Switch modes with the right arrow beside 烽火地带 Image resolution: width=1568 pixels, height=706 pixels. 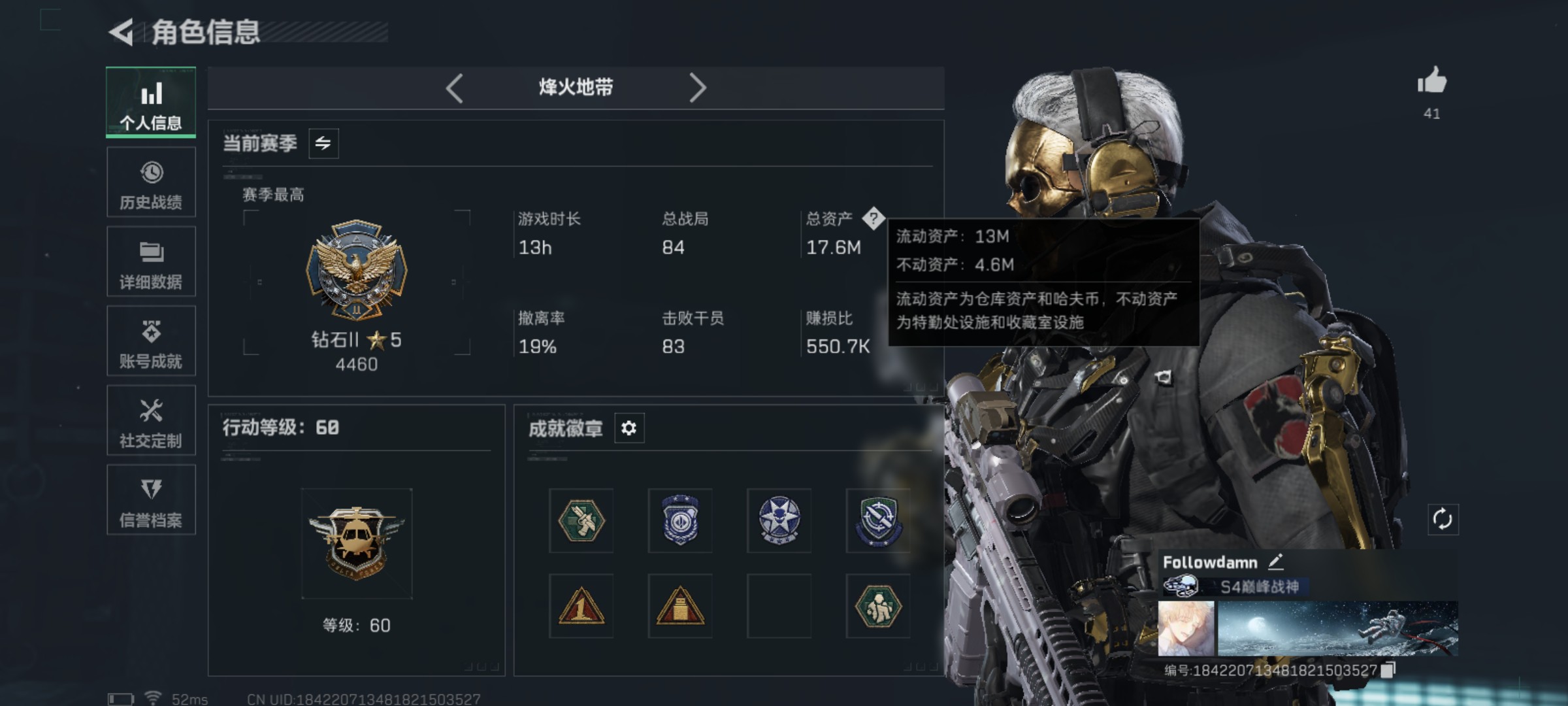tap(698, 87)
